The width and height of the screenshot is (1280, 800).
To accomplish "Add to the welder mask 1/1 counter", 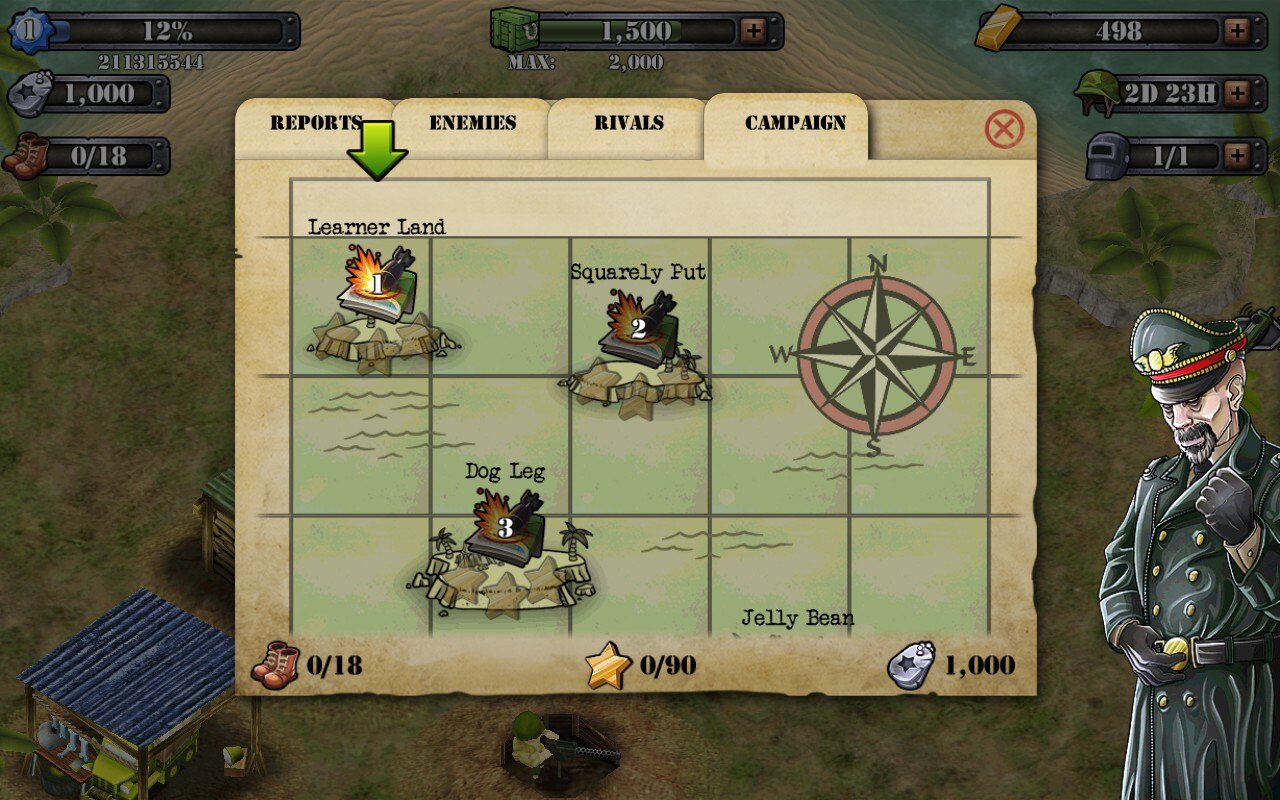I will tap(1238, 156).
